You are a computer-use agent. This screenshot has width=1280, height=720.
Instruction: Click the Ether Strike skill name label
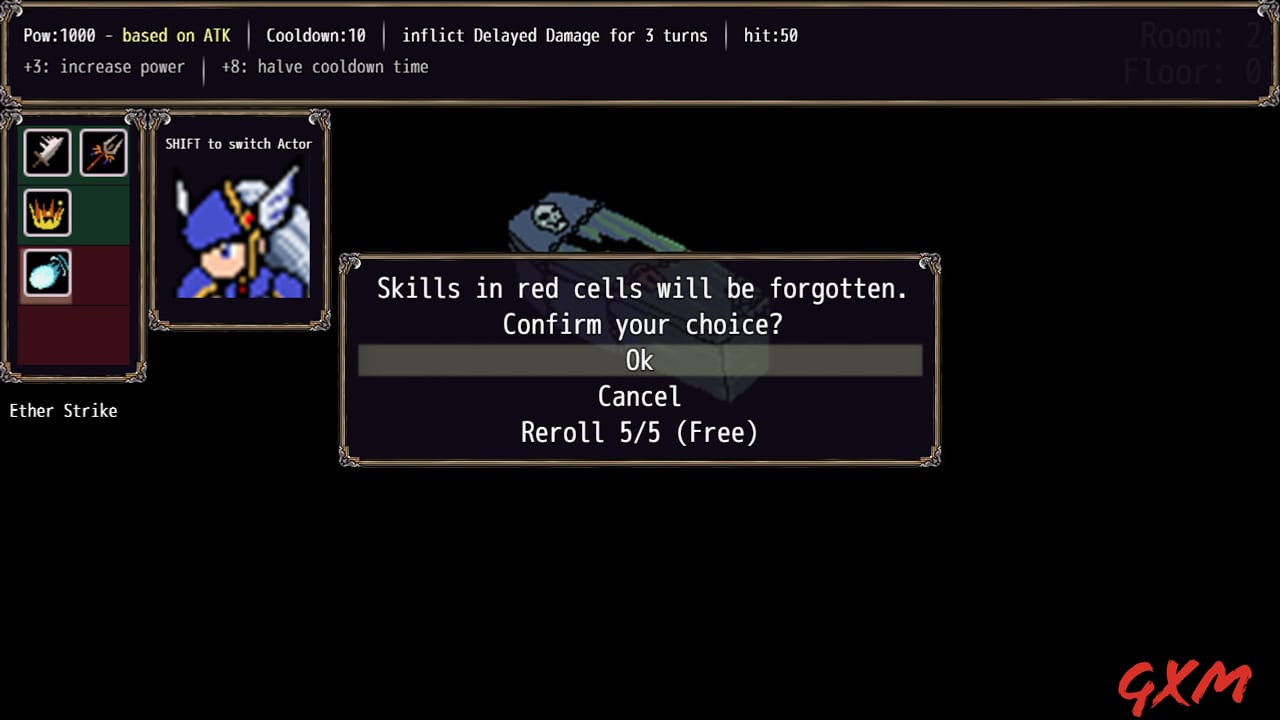pos(63,410)
